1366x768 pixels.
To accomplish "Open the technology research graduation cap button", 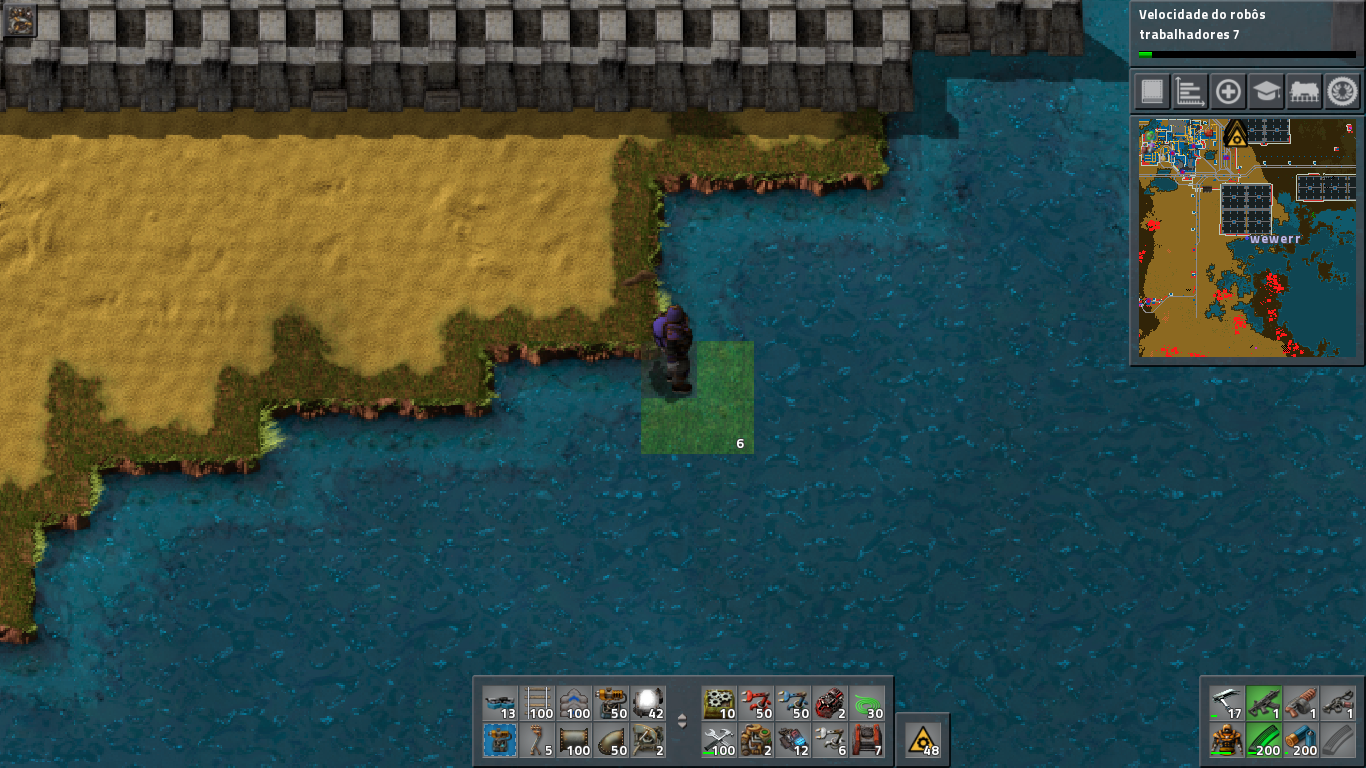I will coord(1266,92).
